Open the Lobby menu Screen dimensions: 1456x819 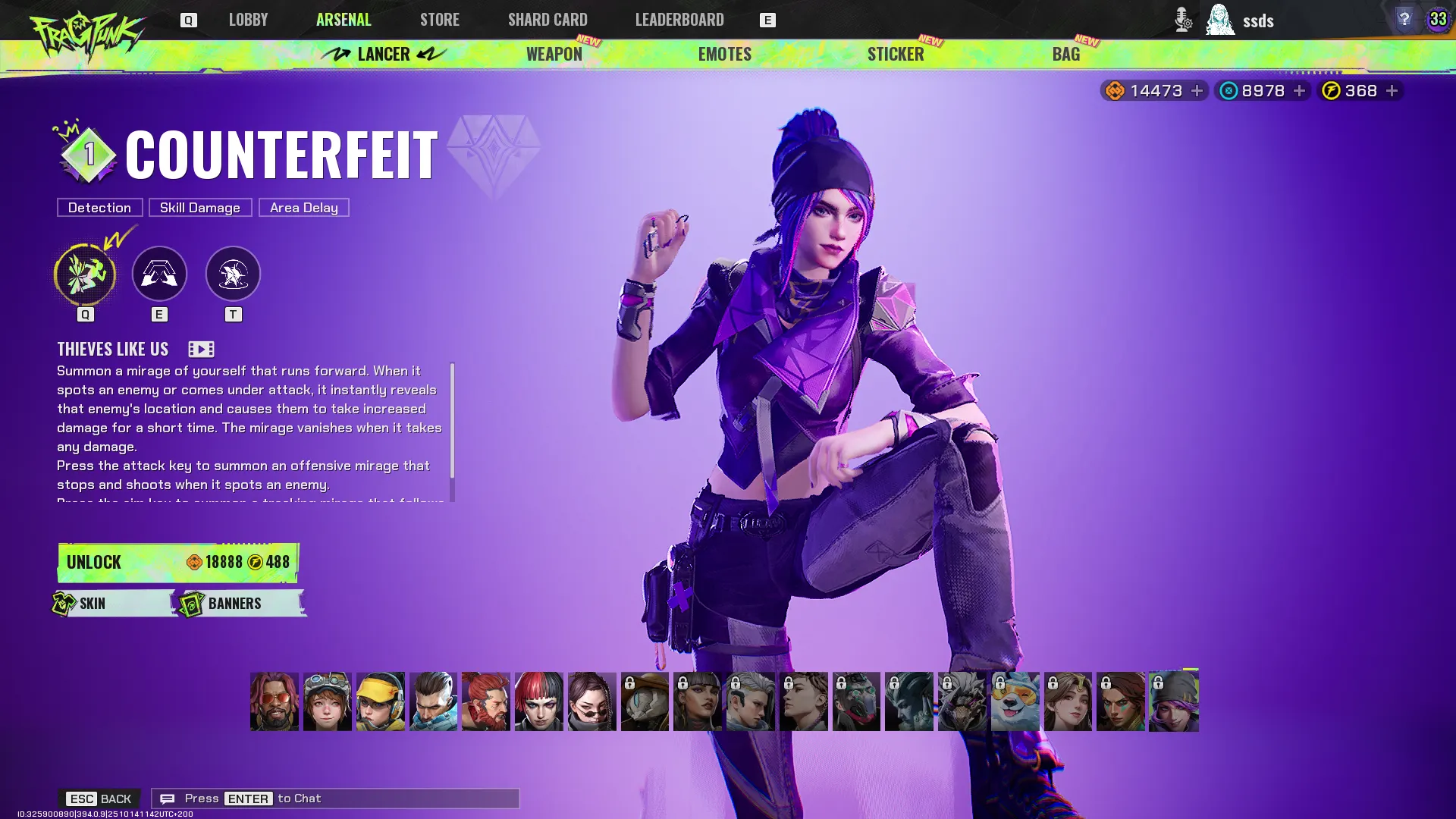(x=248, y=20)
